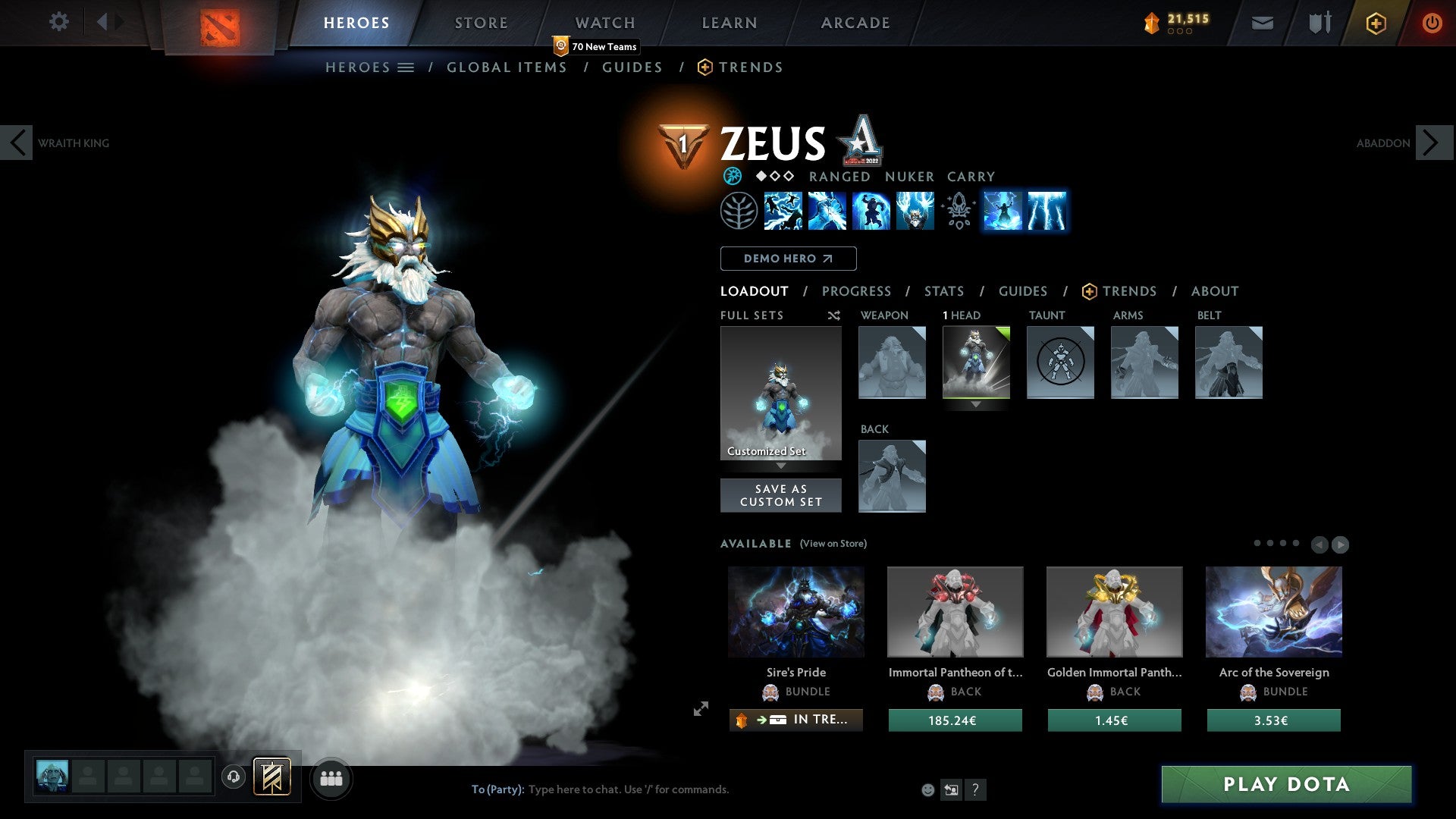Open the Heroes grid hamburger menu
1456x819 pixels.
407,67
